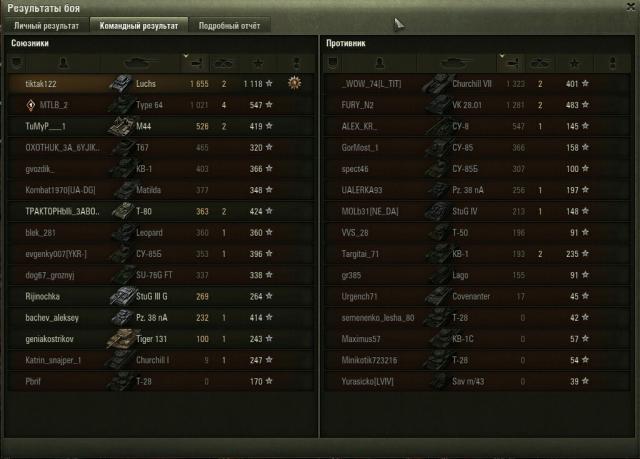Screen dimensions: 640x459
Task: Sort allies by experience star column
Action: (258, 63)
